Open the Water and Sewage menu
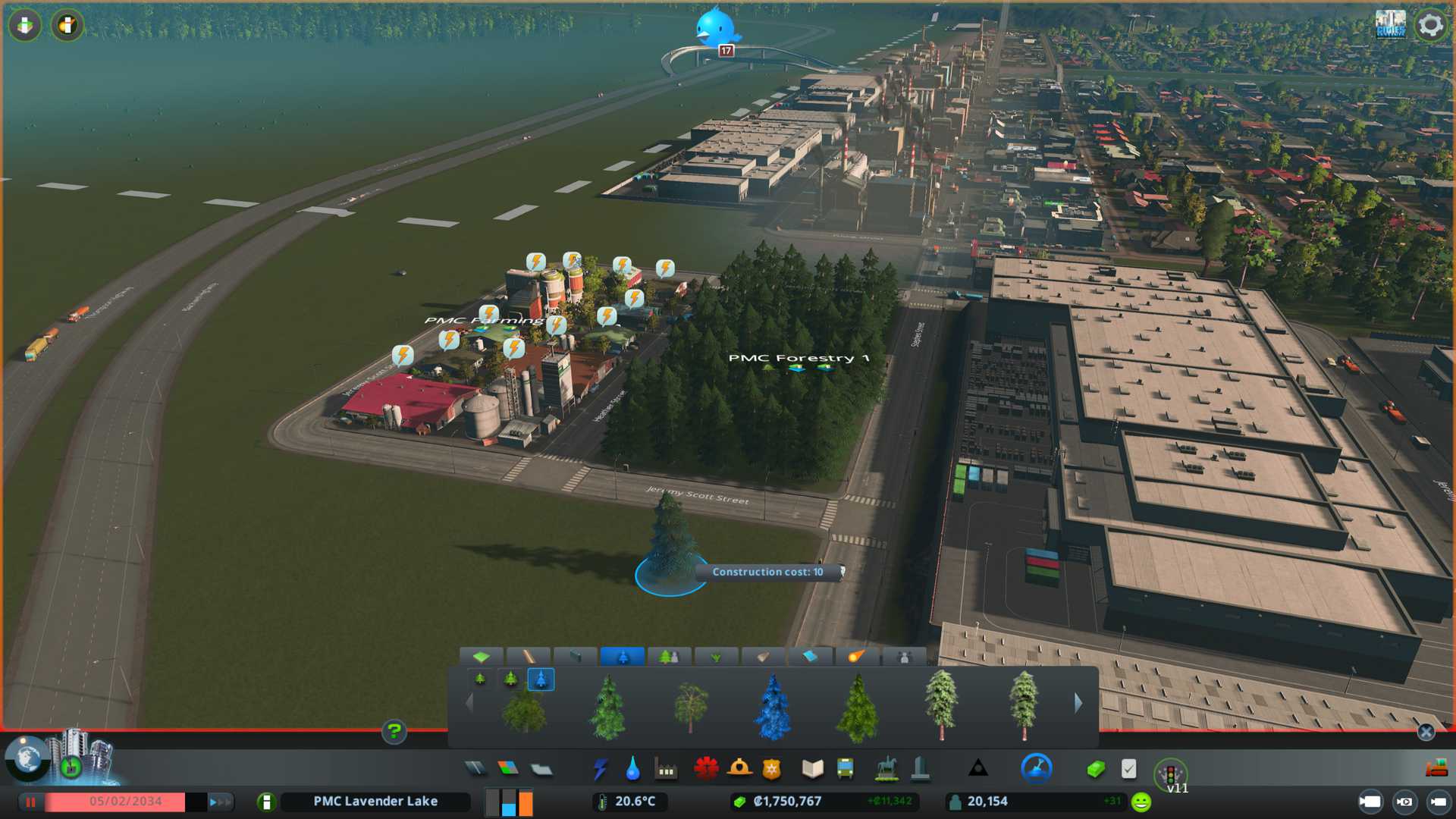The height and width of the screenshot is (819, 1456). [x=632, y=770]
